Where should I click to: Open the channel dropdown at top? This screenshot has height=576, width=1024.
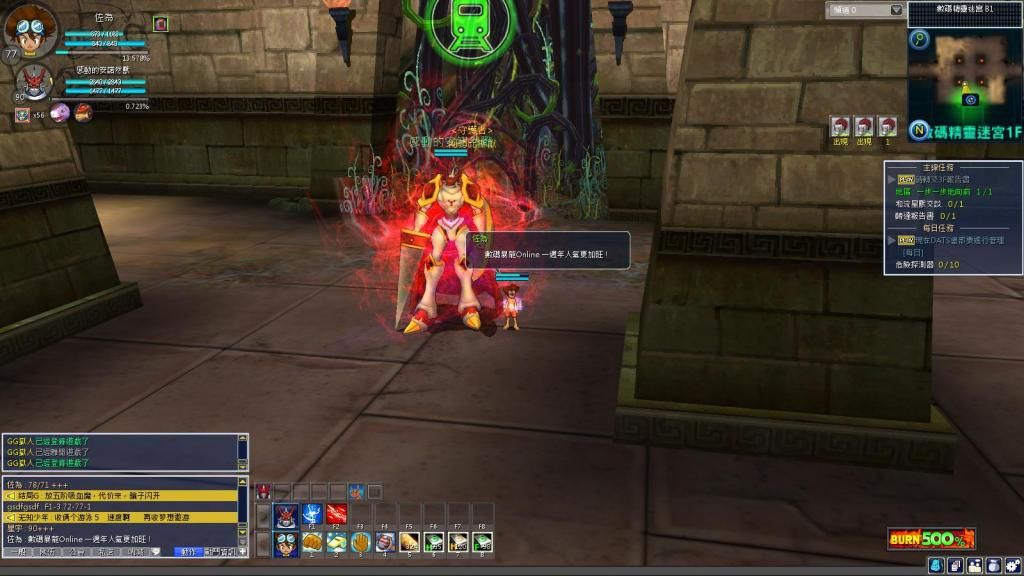coord(865,10)
